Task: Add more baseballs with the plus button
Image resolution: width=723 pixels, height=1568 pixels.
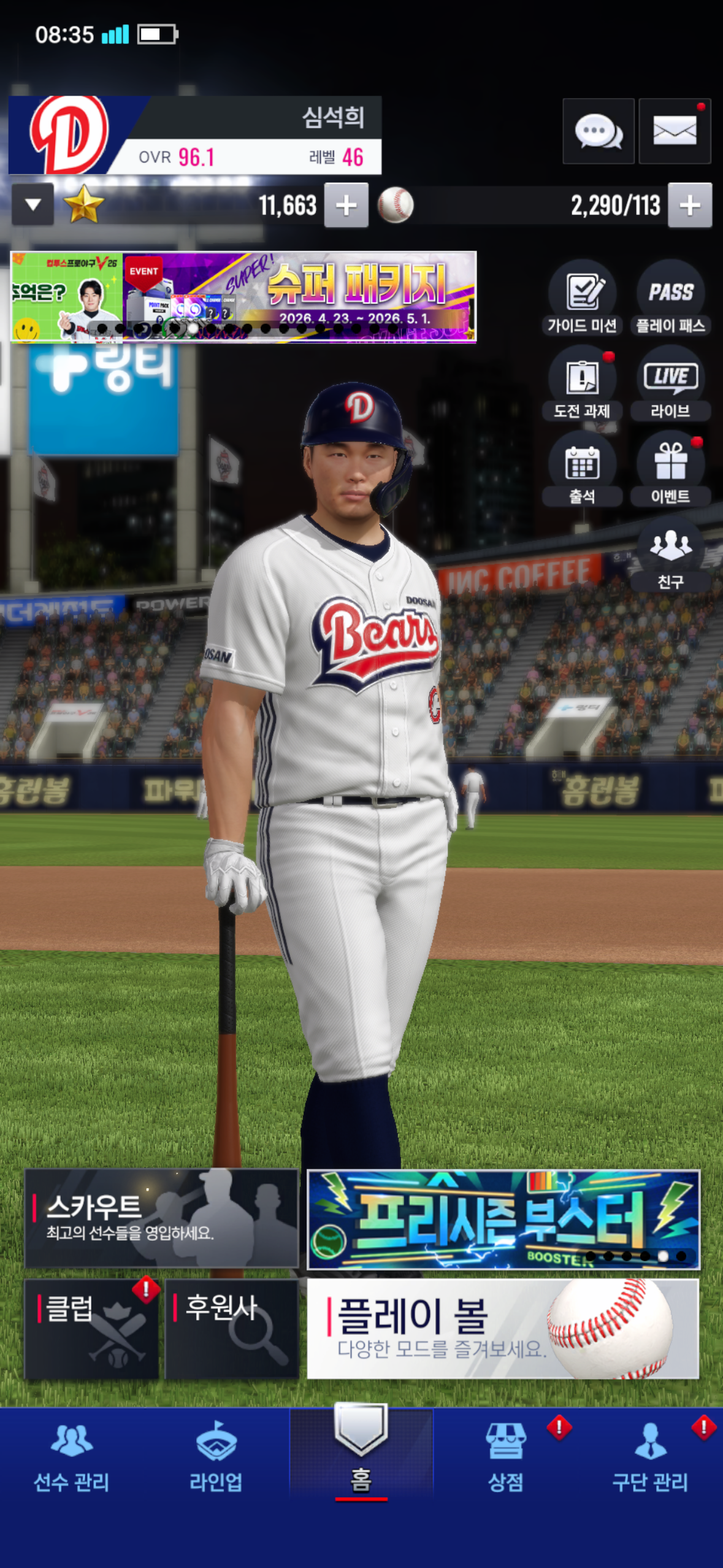Action: pyautogui.click(x=689, y=206)
